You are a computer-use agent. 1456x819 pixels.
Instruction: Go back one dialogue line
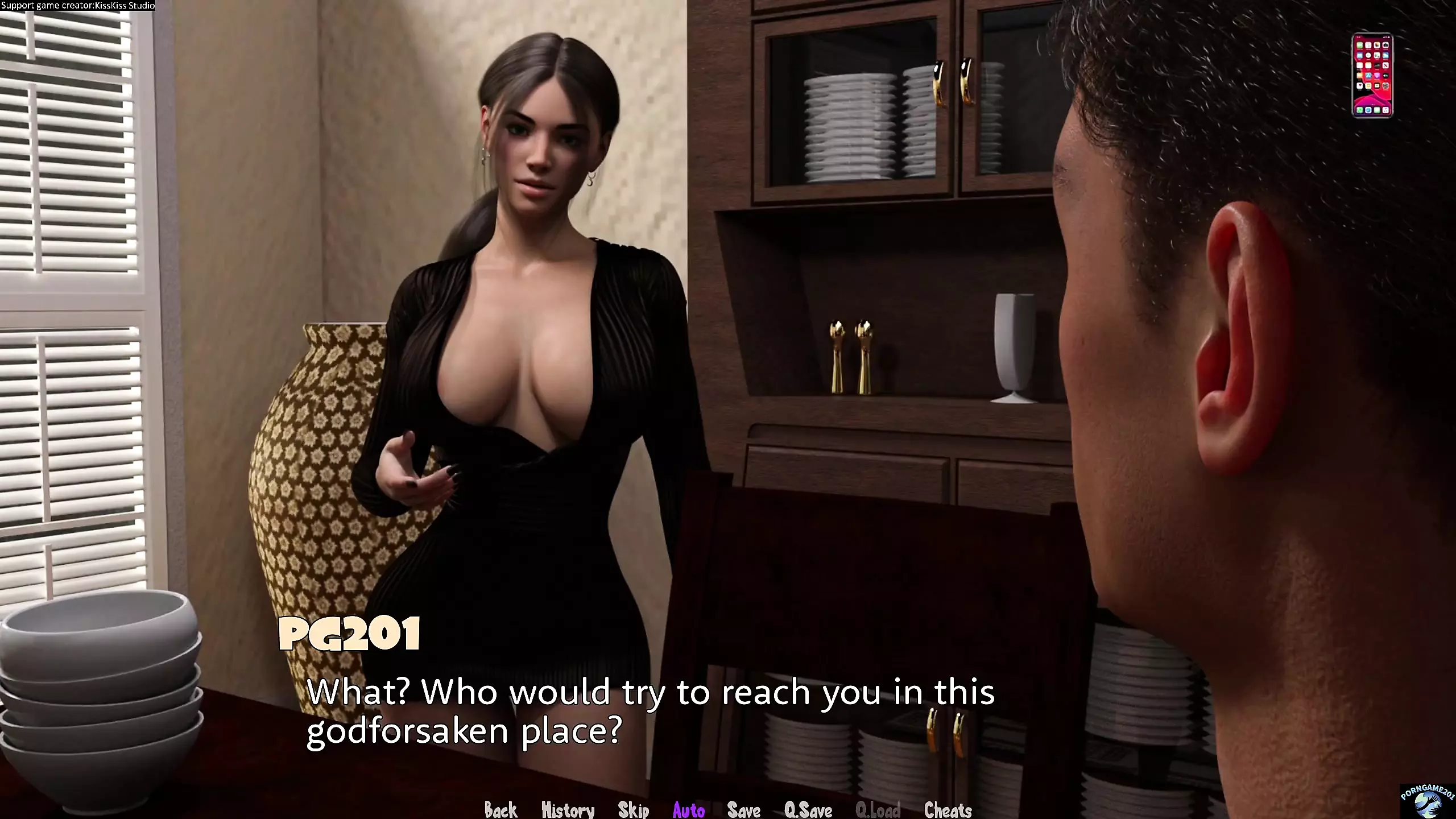[x=500, y=809]
